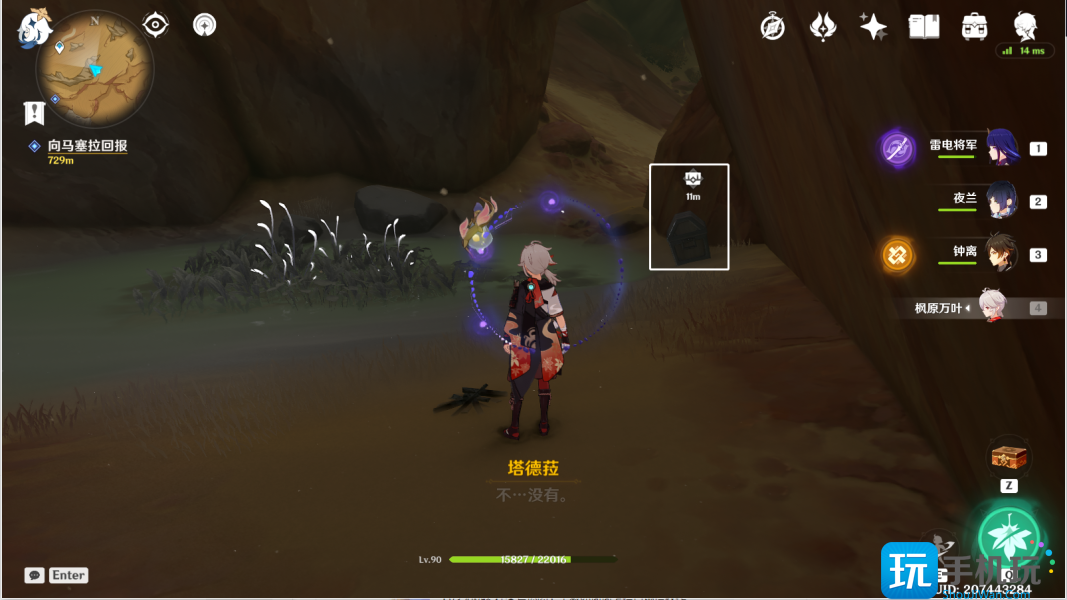Select the tracked quest 向马塞拉回报

tap(87, 146)
